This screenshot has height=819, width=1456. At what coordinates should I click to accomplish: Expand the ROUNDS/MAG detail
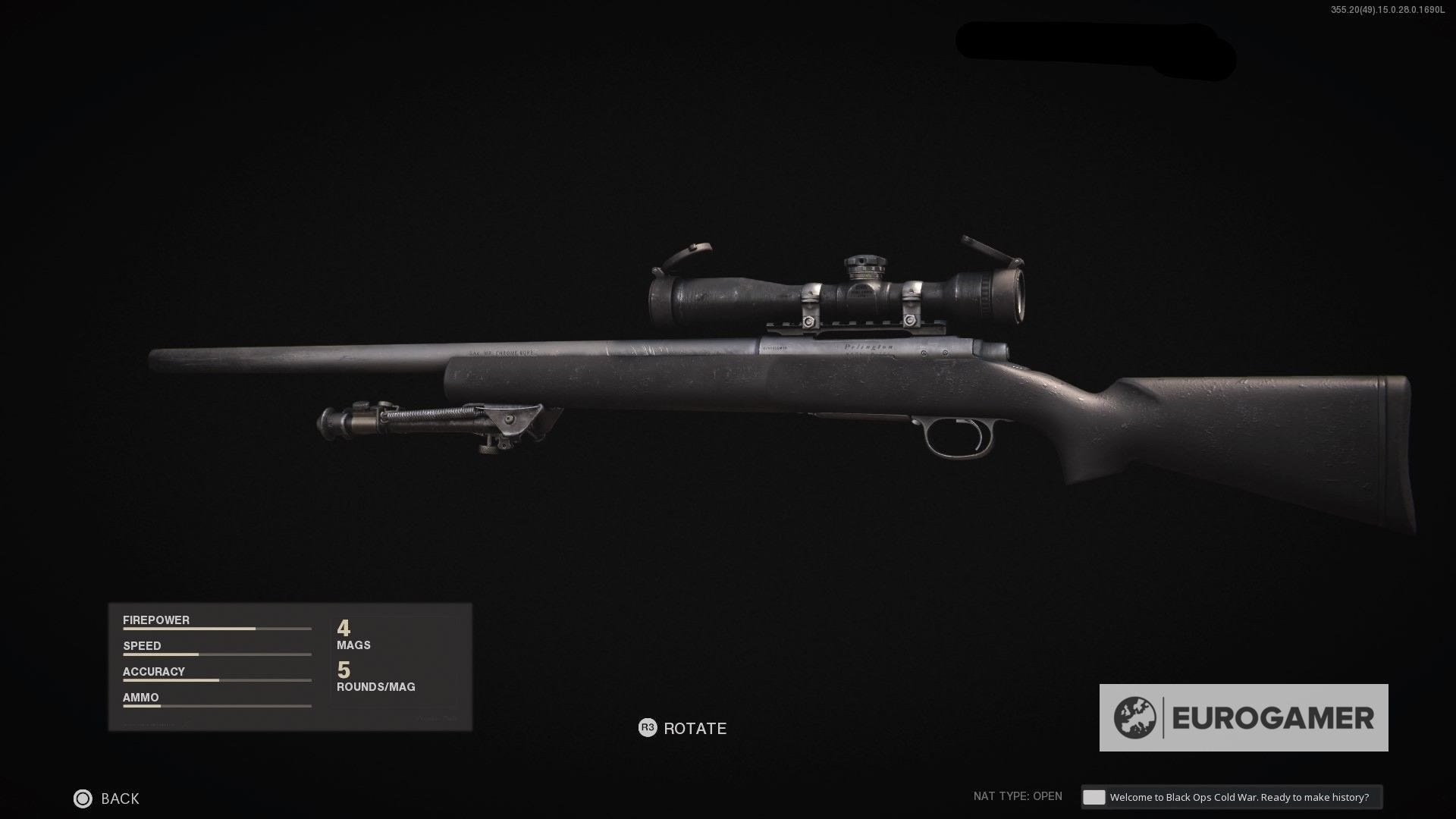tap(375, 676)
